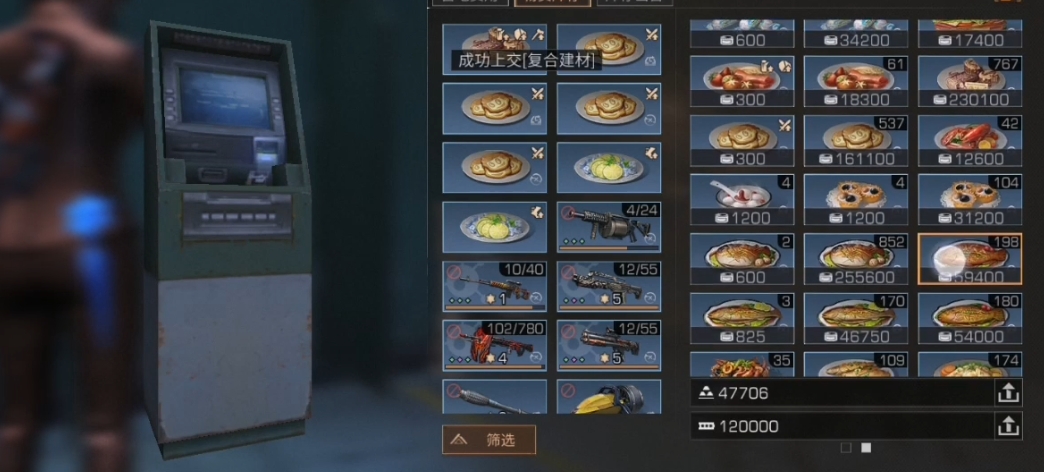Image resolution: width=1044 pixels, height=472 pixels.
Task: Select the rifle slot with 10/40 ammo
Action: 495,286
